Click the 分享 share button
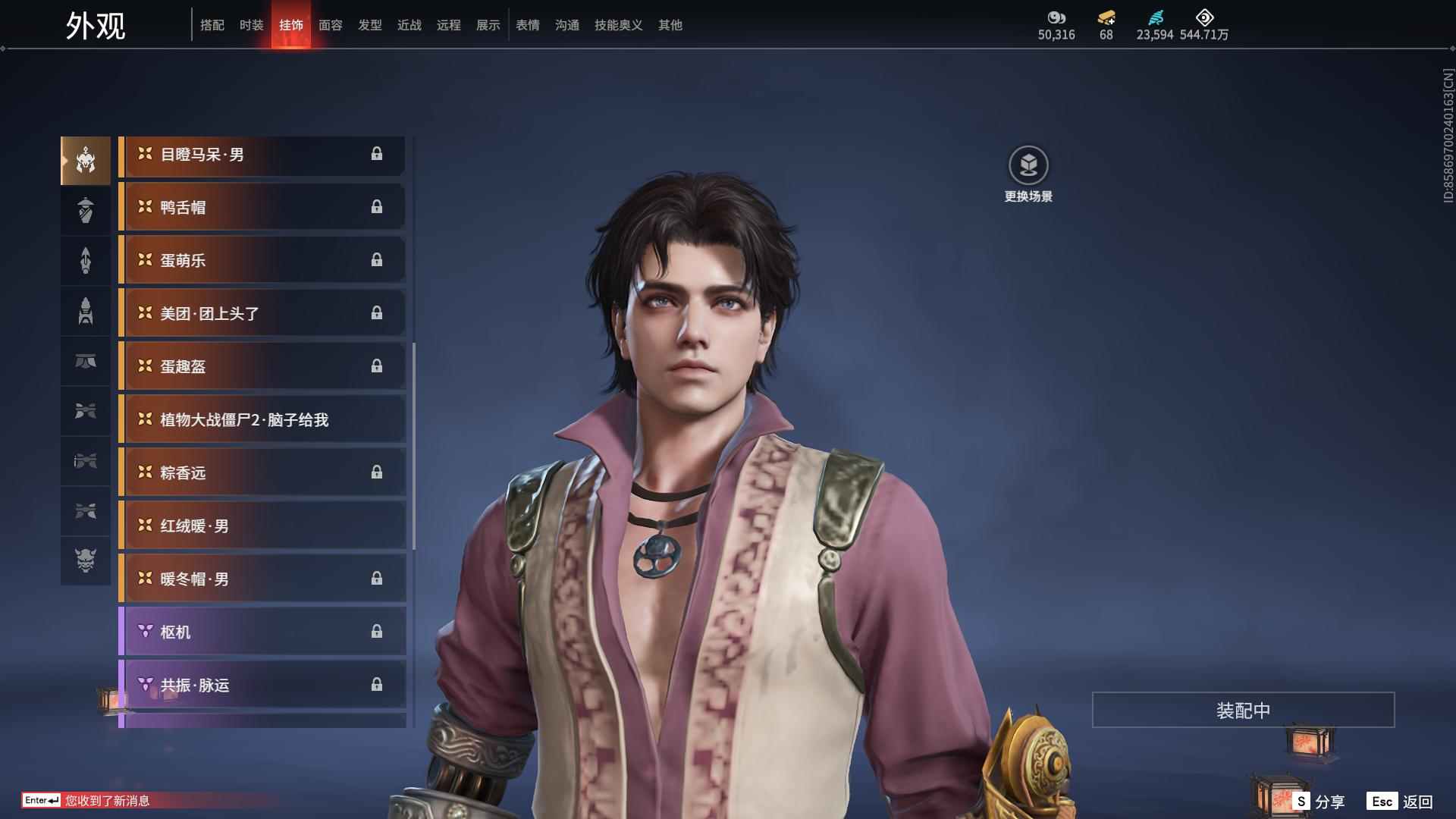This screenshot has height=819, width=1456. (1319, 802)
